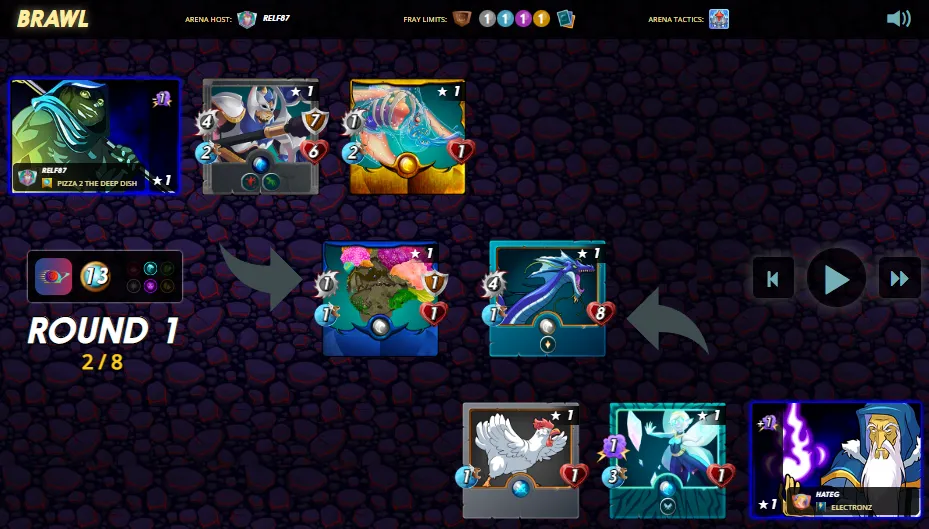Skip back to battle start

(773, 278)
